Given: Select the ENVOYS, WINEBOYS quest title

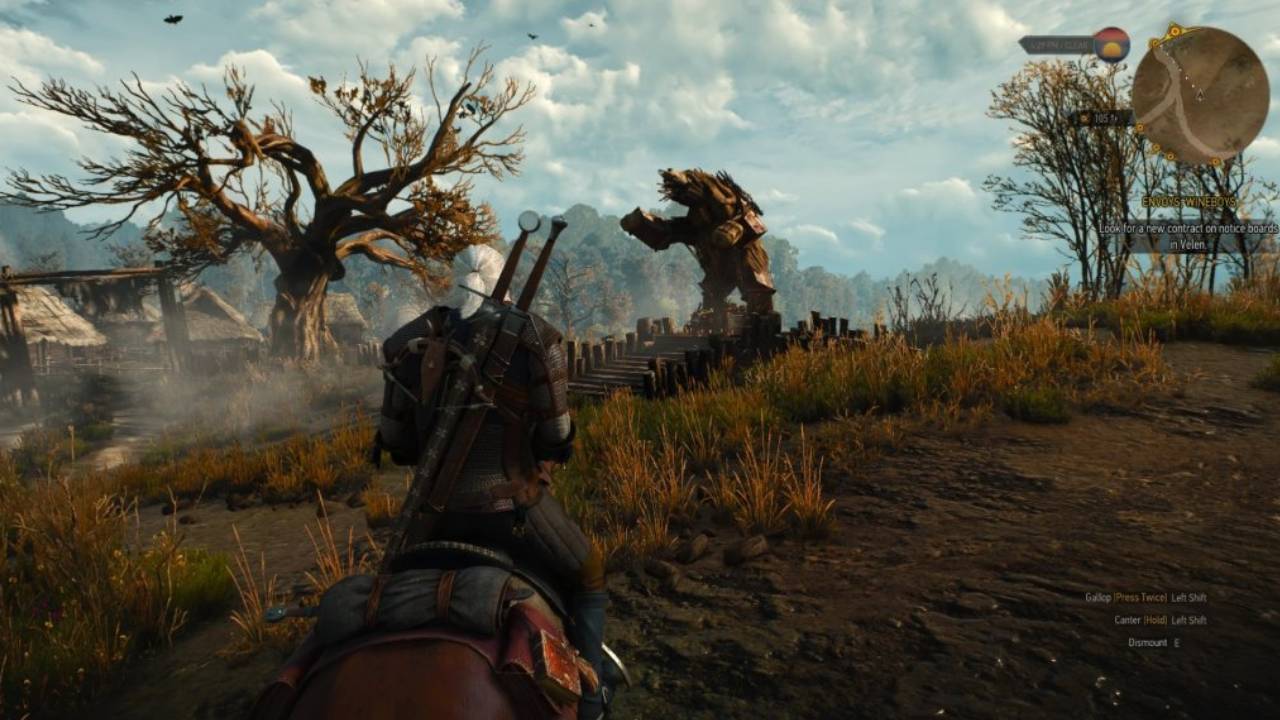Looking at the screenshot, I should pos(1190,199).
